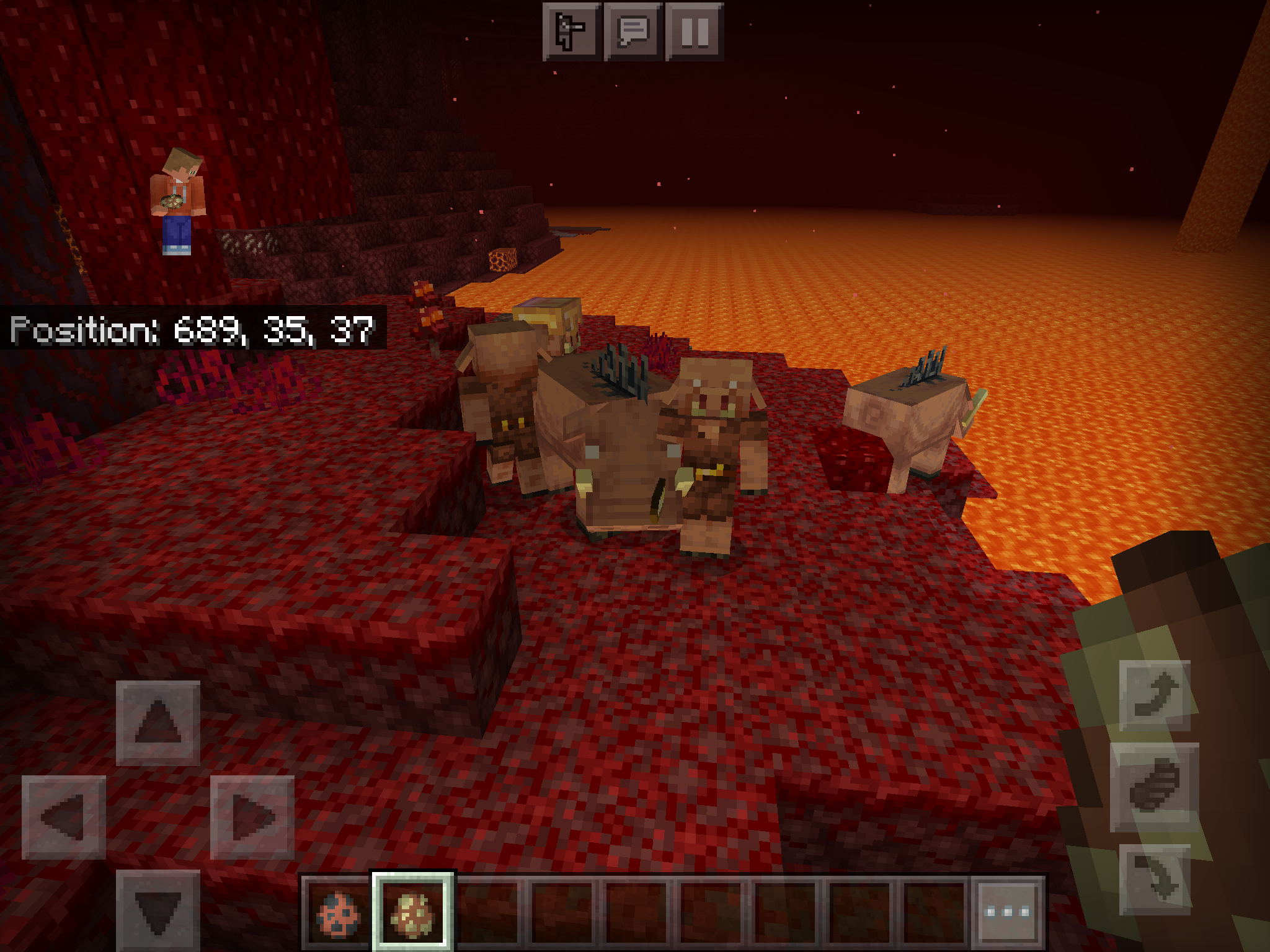Open inventory with the three-dots button
Viewport: 1270px width, 952px height.
tap(1008, 912)
